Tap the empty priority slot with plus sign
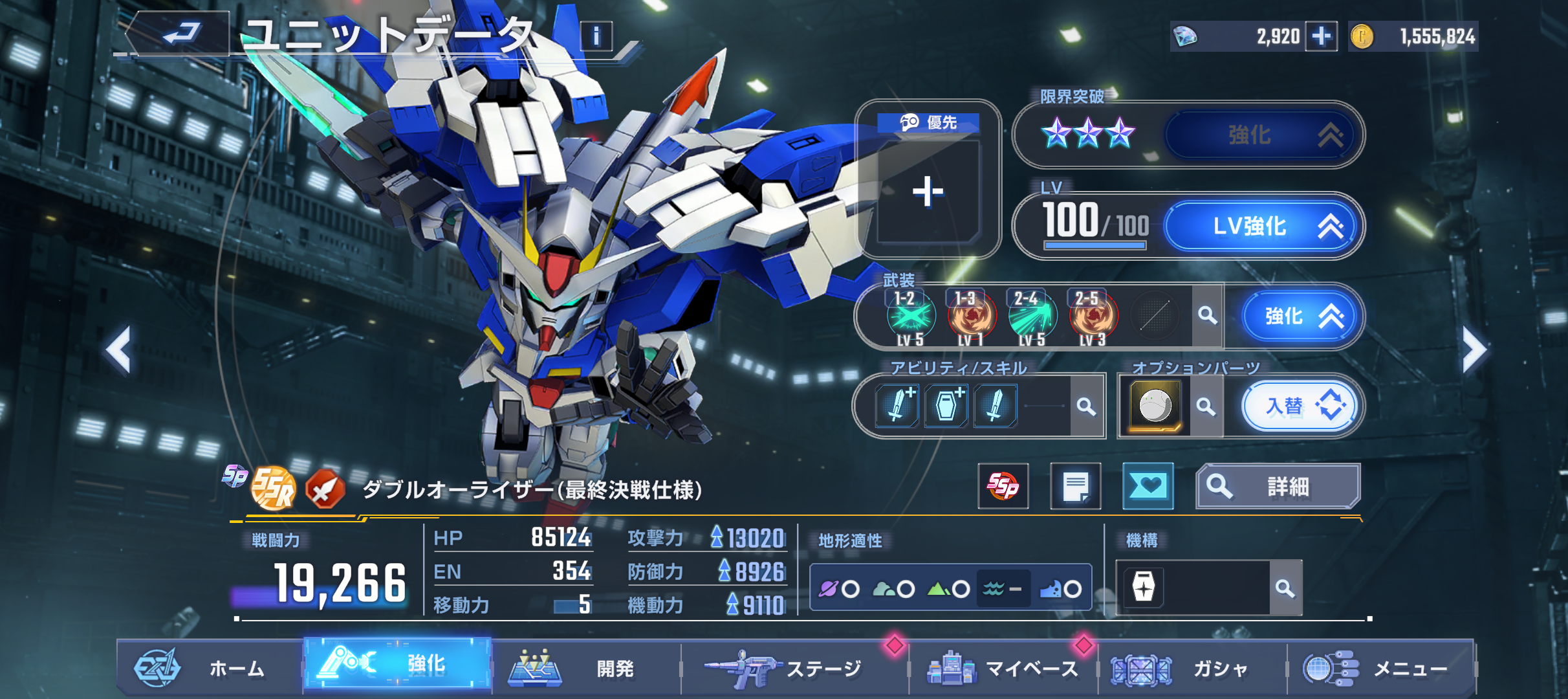This screenshot has width=1568, height=699. (x=928, y=192)
